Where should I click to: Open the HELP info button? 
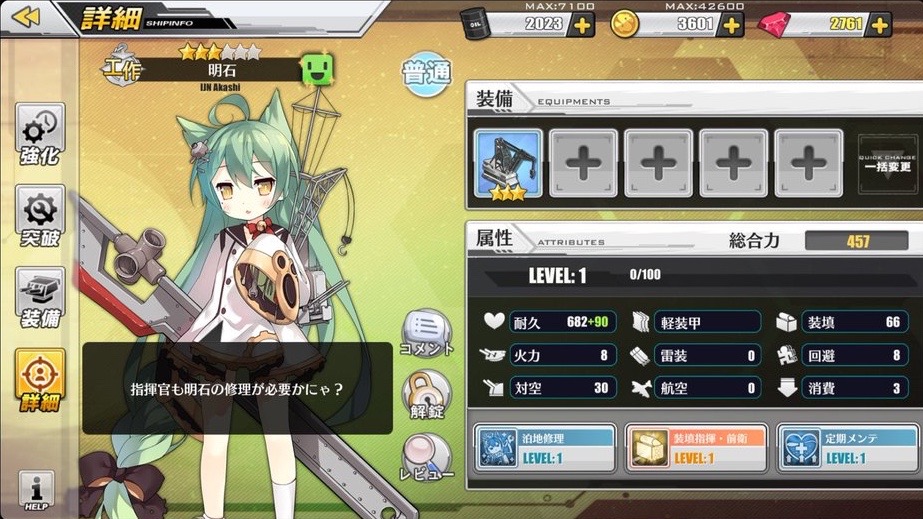pos(36,492)
